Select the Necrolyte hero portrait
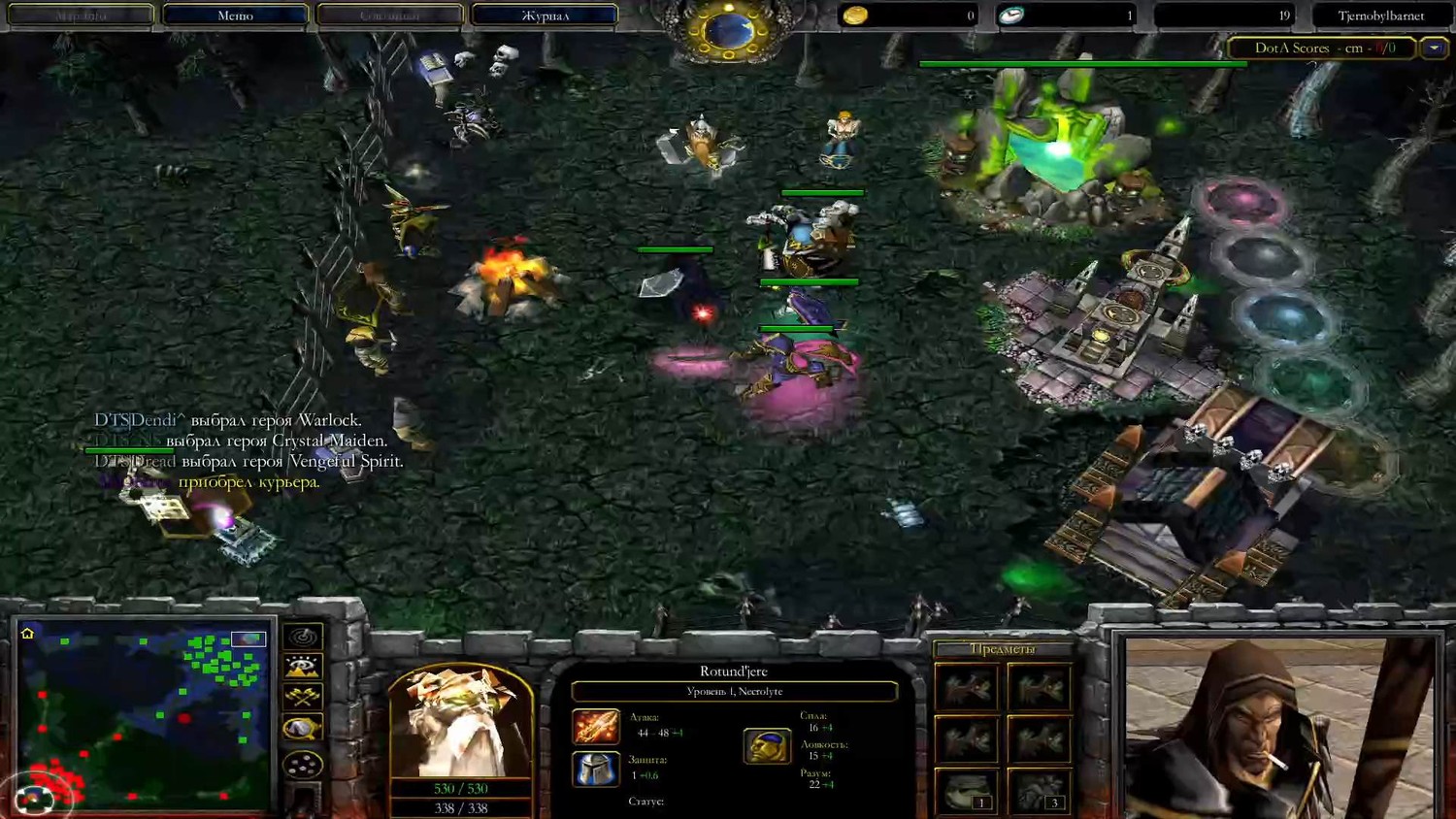 (460, 721)
